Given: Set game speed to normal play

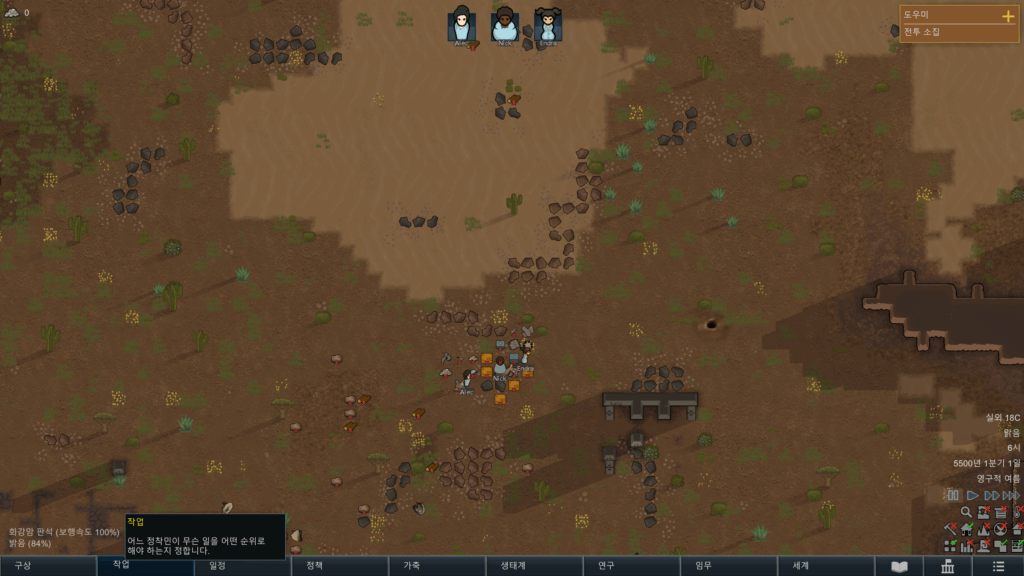Looking at the screenshot, I should pos(971,495).
